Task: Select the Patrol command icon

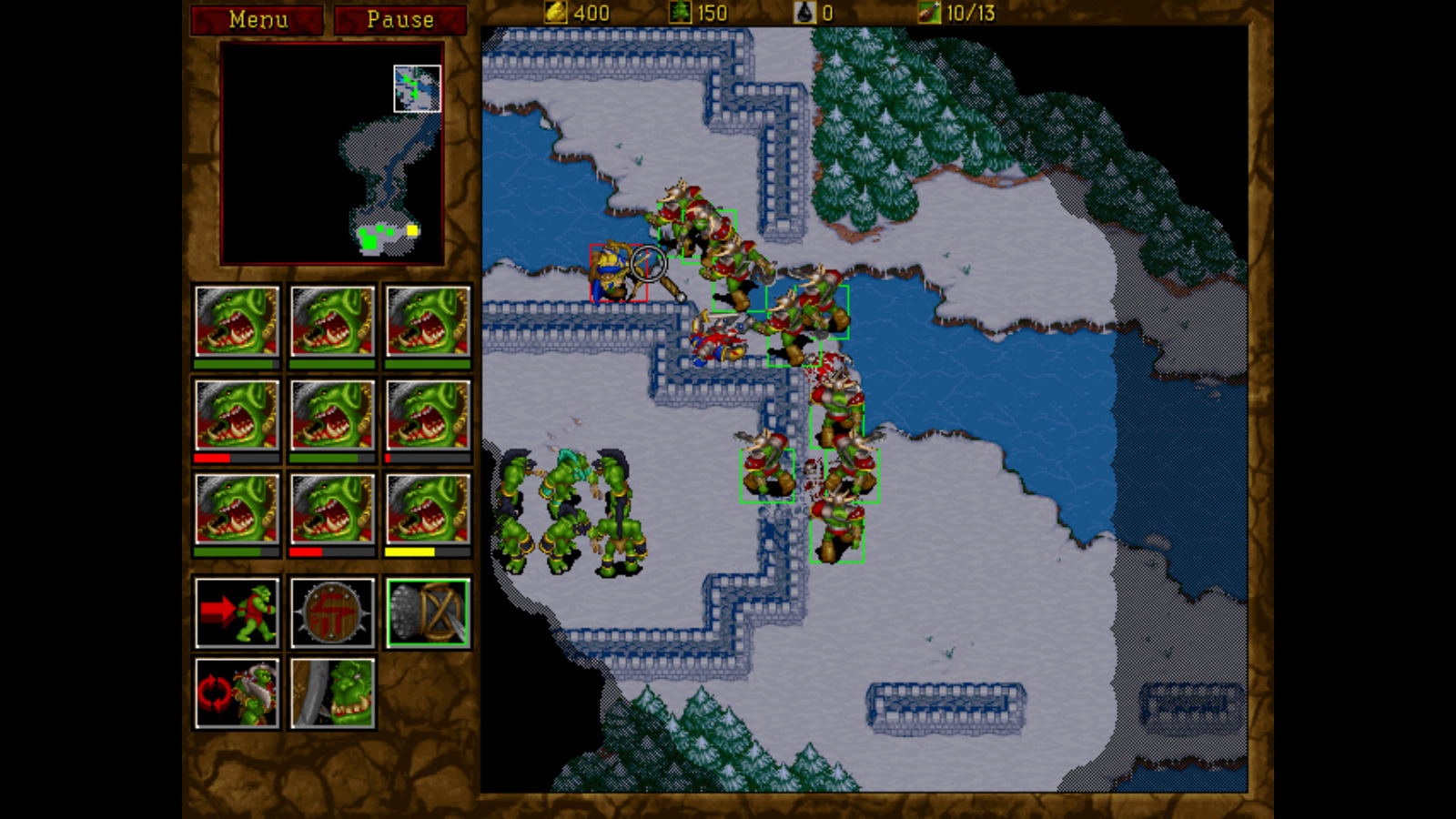Action: coord(237,692)
